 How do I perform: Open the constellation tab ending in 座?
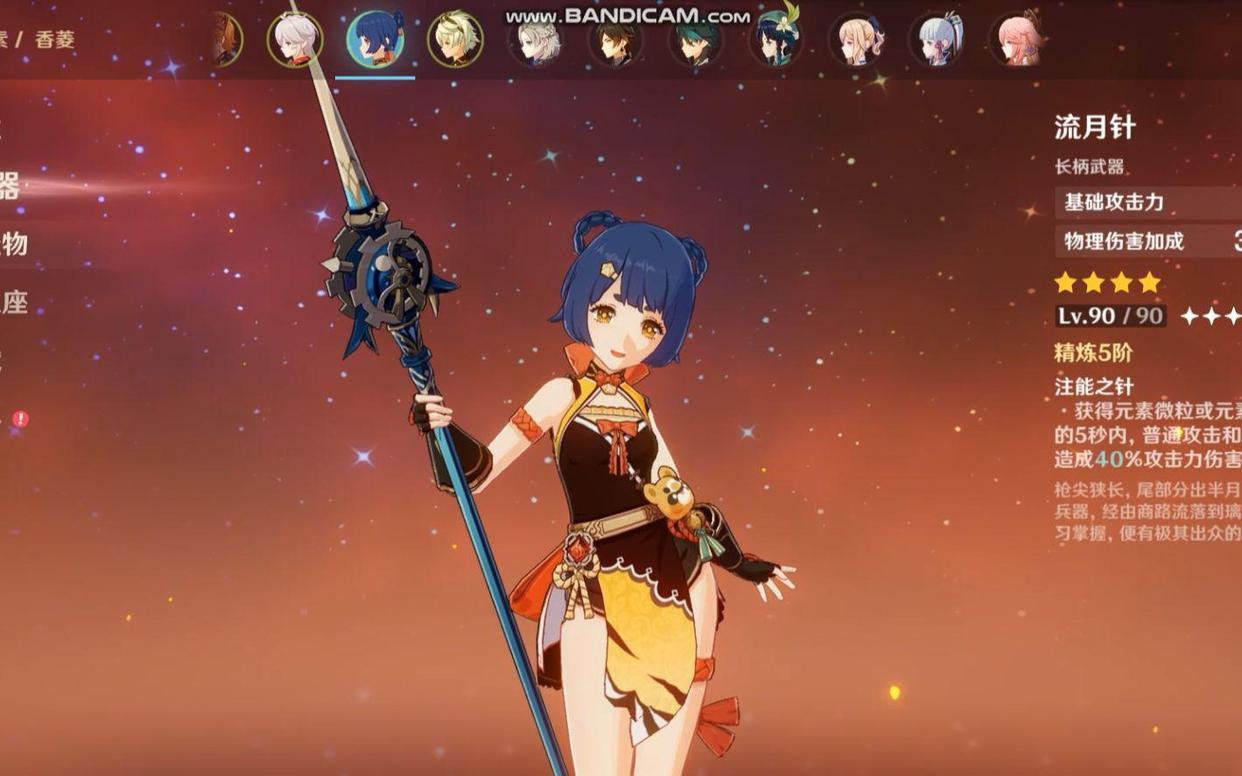click(13, 302)
